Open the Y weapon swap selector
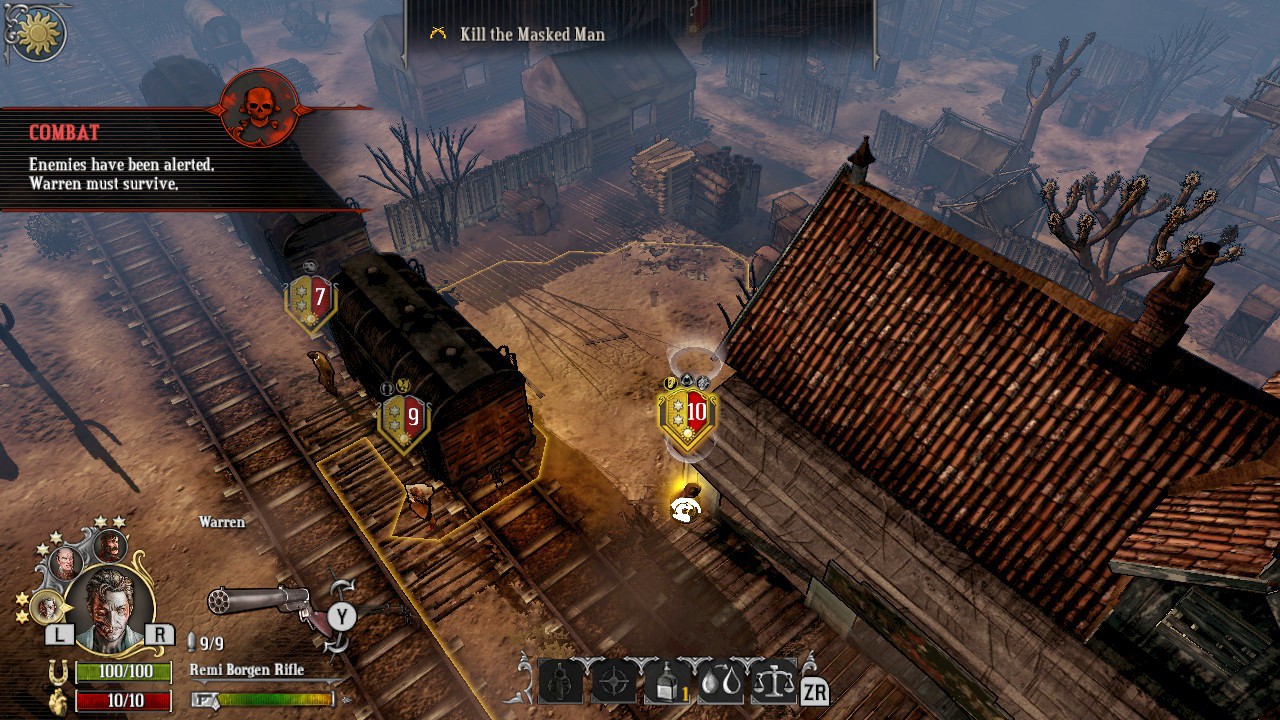1280x720 pixels. tap(342, 616)
